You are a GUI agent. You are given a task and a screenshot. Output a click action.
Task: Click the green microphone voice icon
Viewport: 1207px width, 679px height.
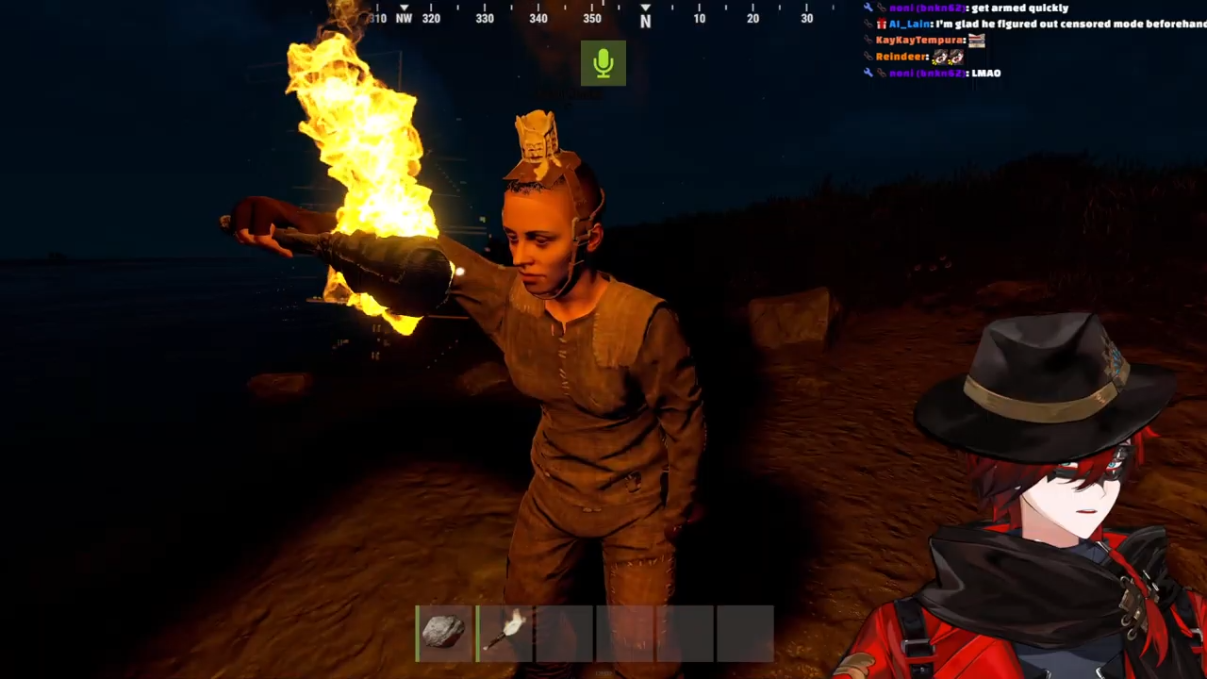tap(603, 63)
